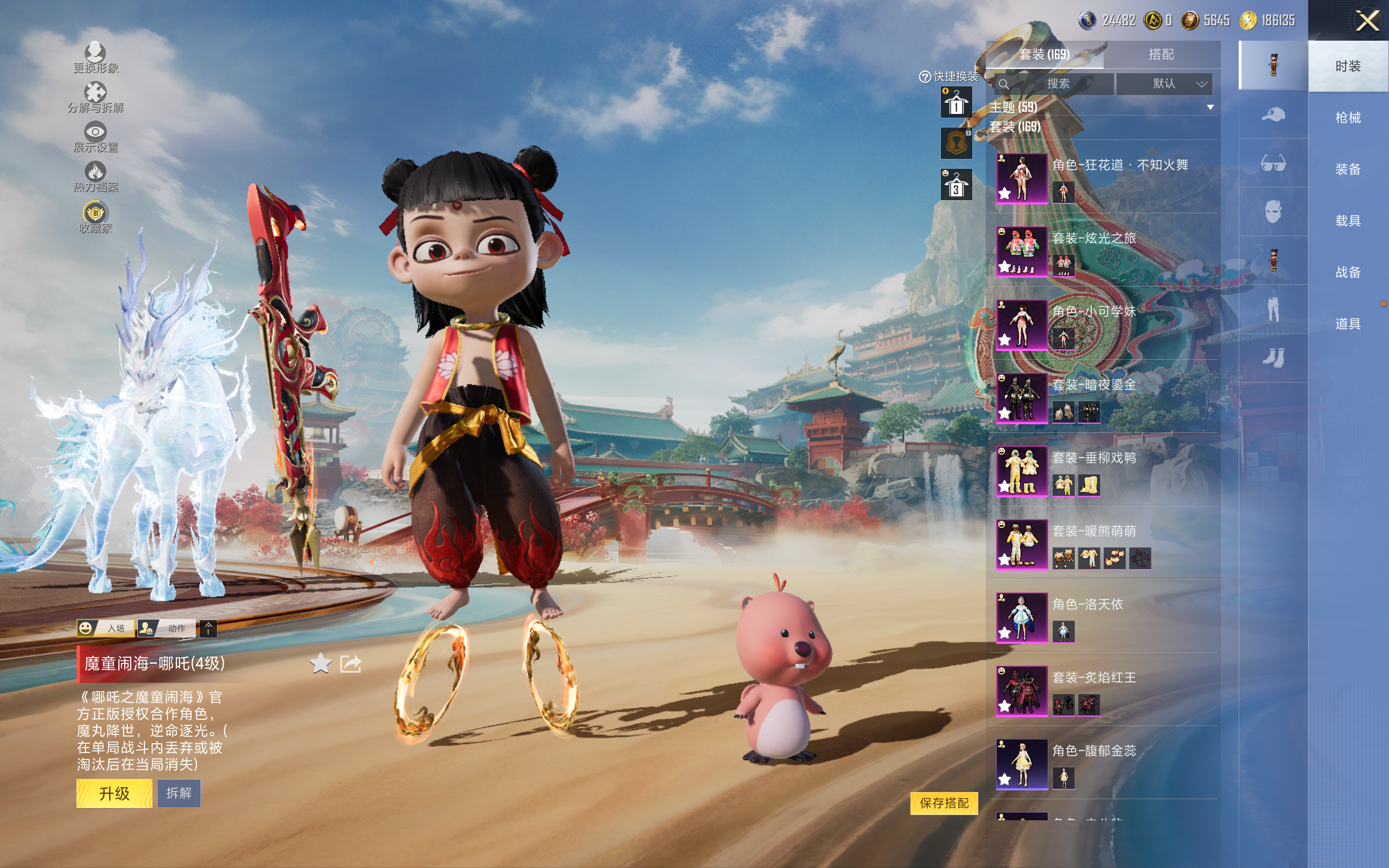Image resolution: width=1389 pixels, height=868 pixels.
Task: Go to the 载具 vehicles menu
Action: [x=1347, y=220]
